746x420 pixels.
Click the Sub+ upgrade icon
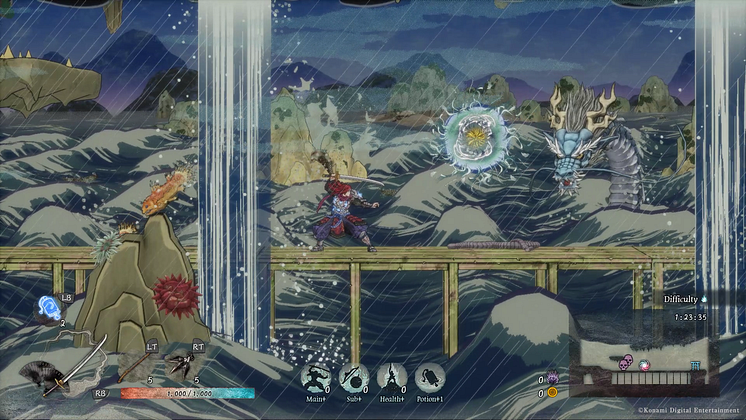point(353,378)
